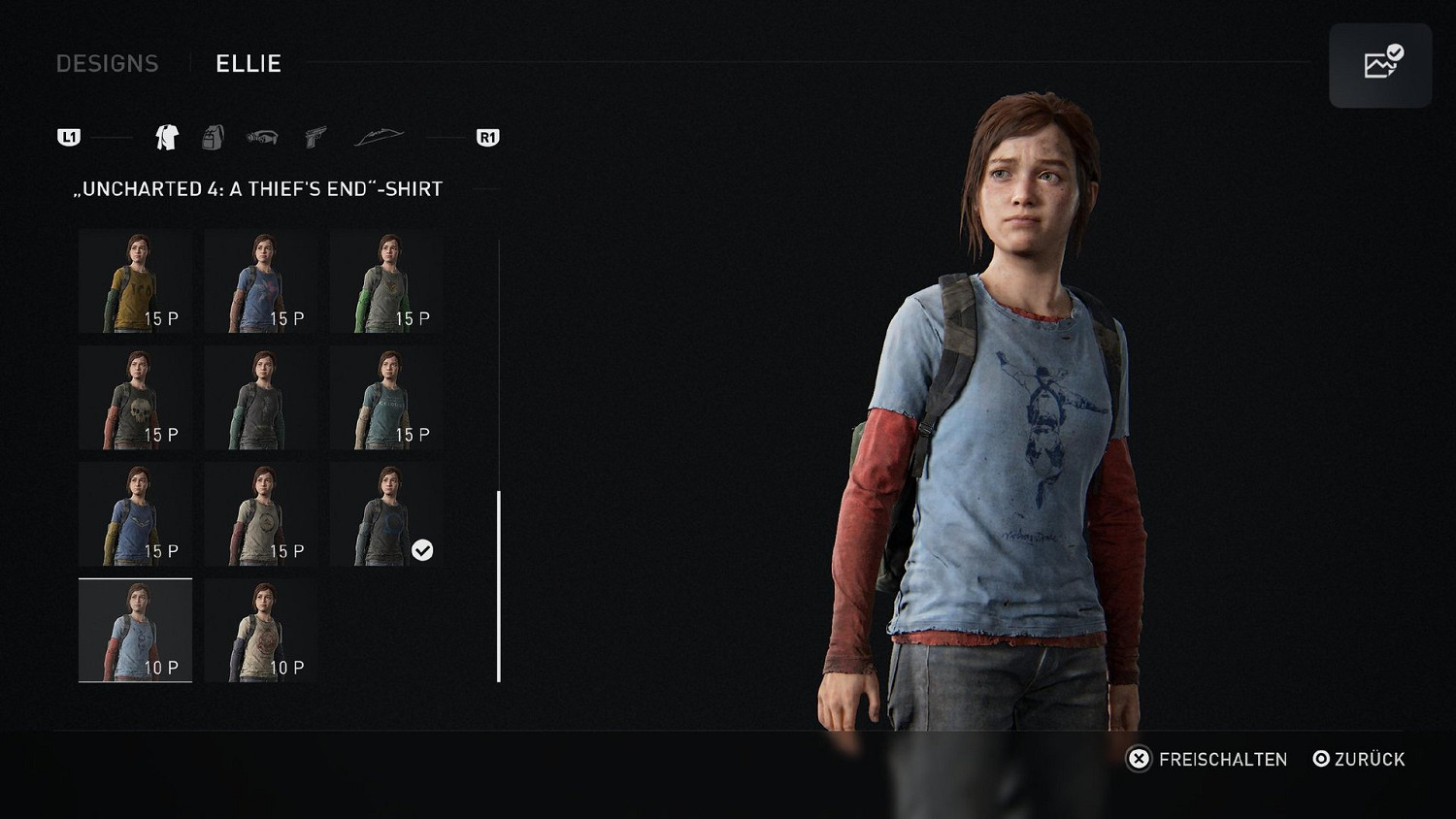Open the flashlight category icon
Viewport: 1456px width, 819px height.
pos(262,138)
